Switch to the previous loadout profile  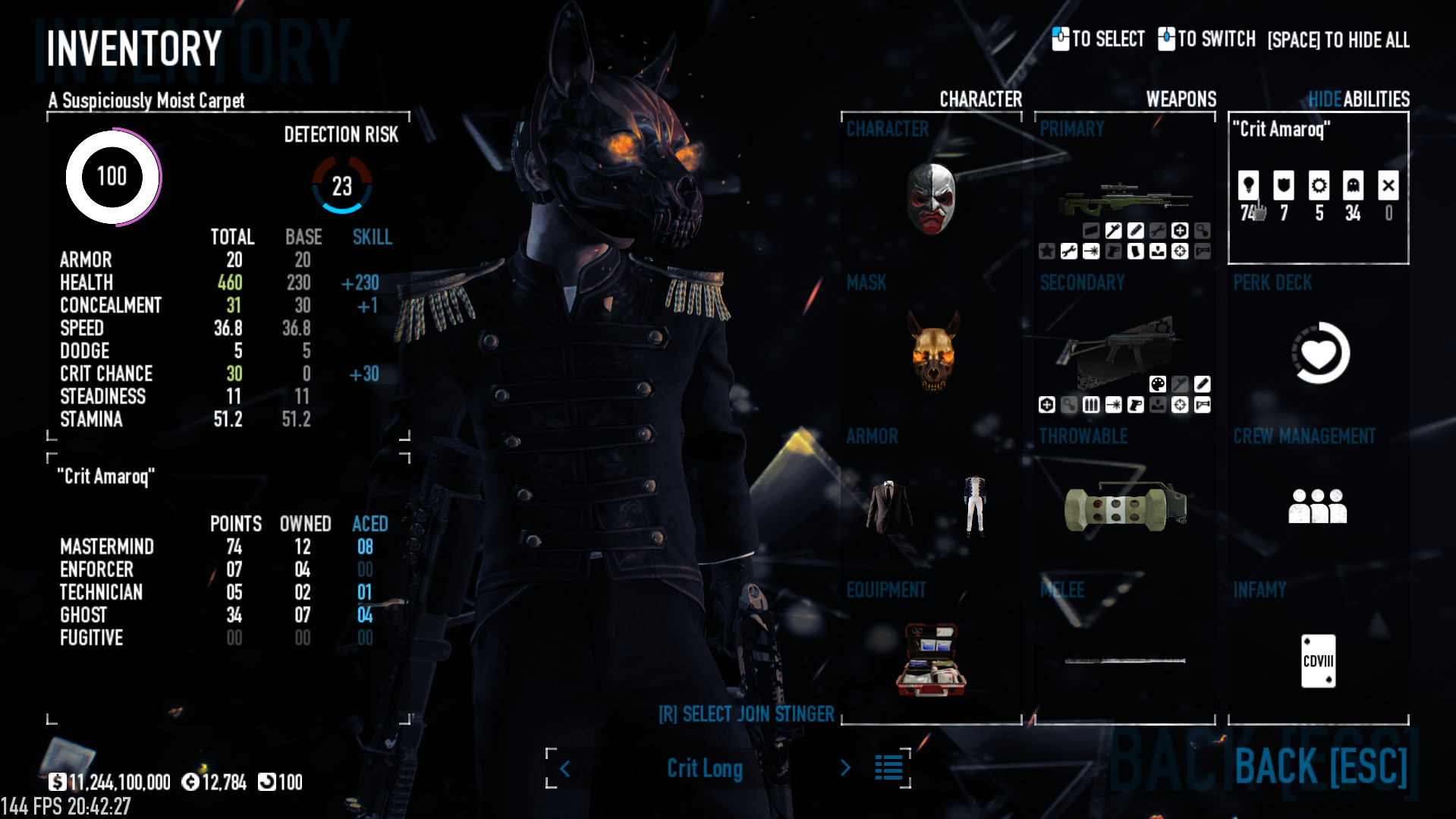[565, 768]
